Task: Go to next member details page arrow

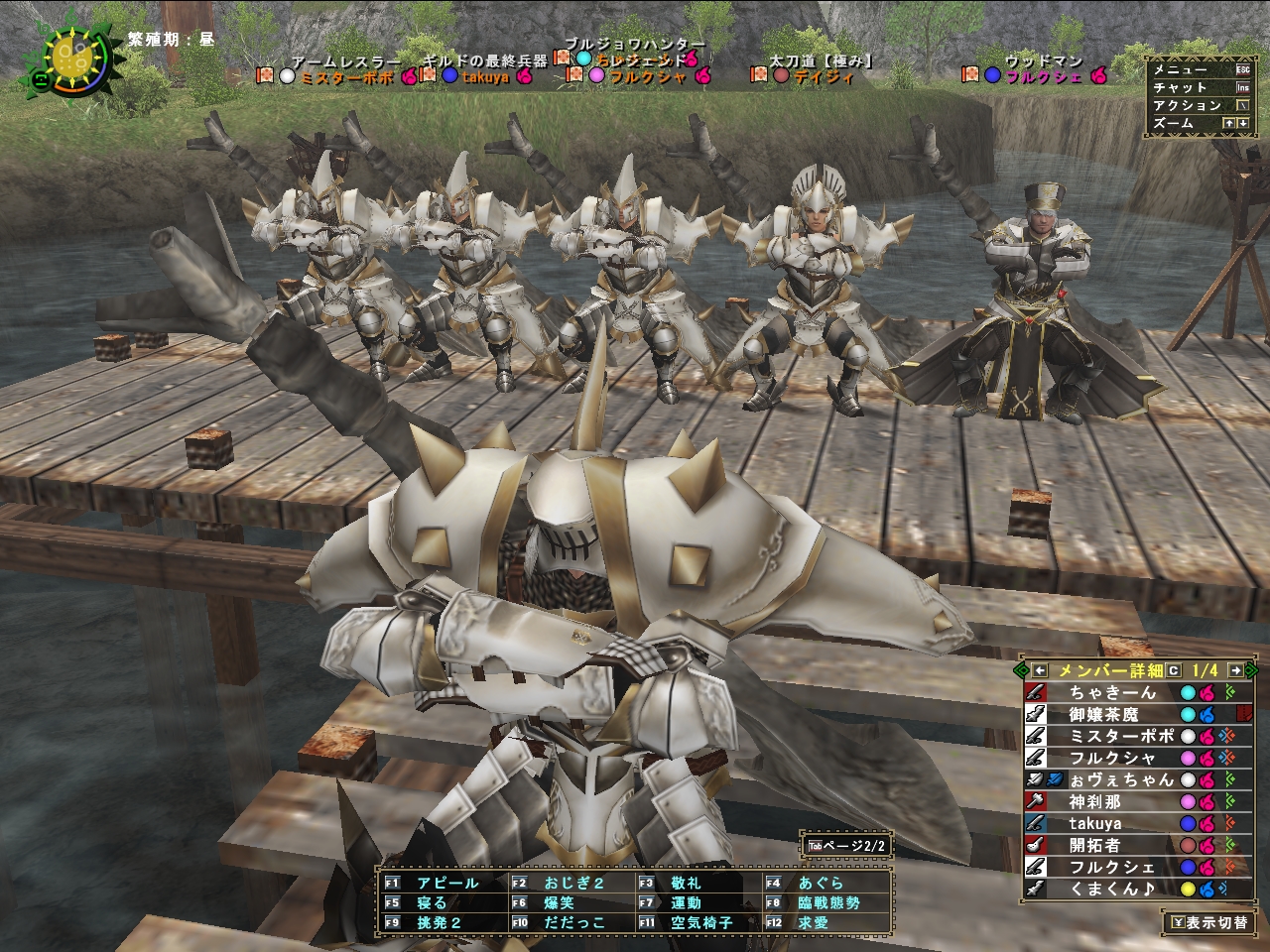Action: tap(1235, 670)
